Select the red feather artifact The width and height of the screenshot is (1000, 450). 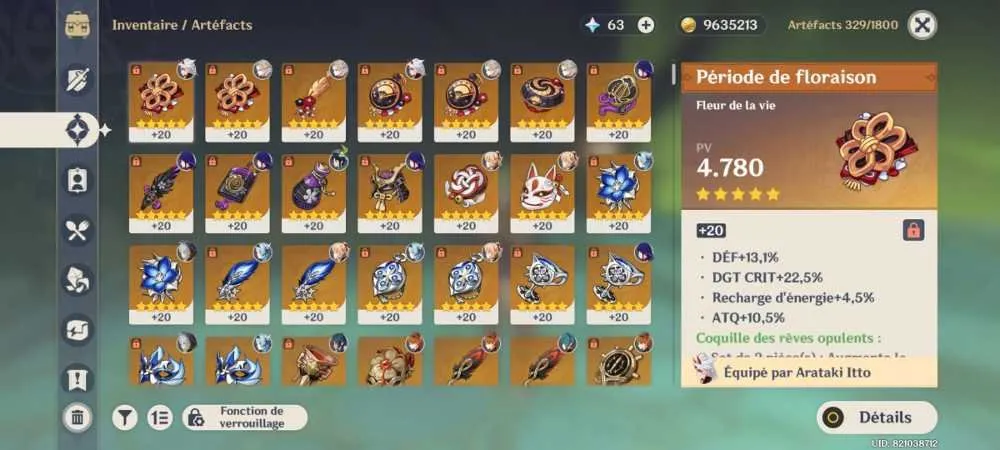point(313,98)
